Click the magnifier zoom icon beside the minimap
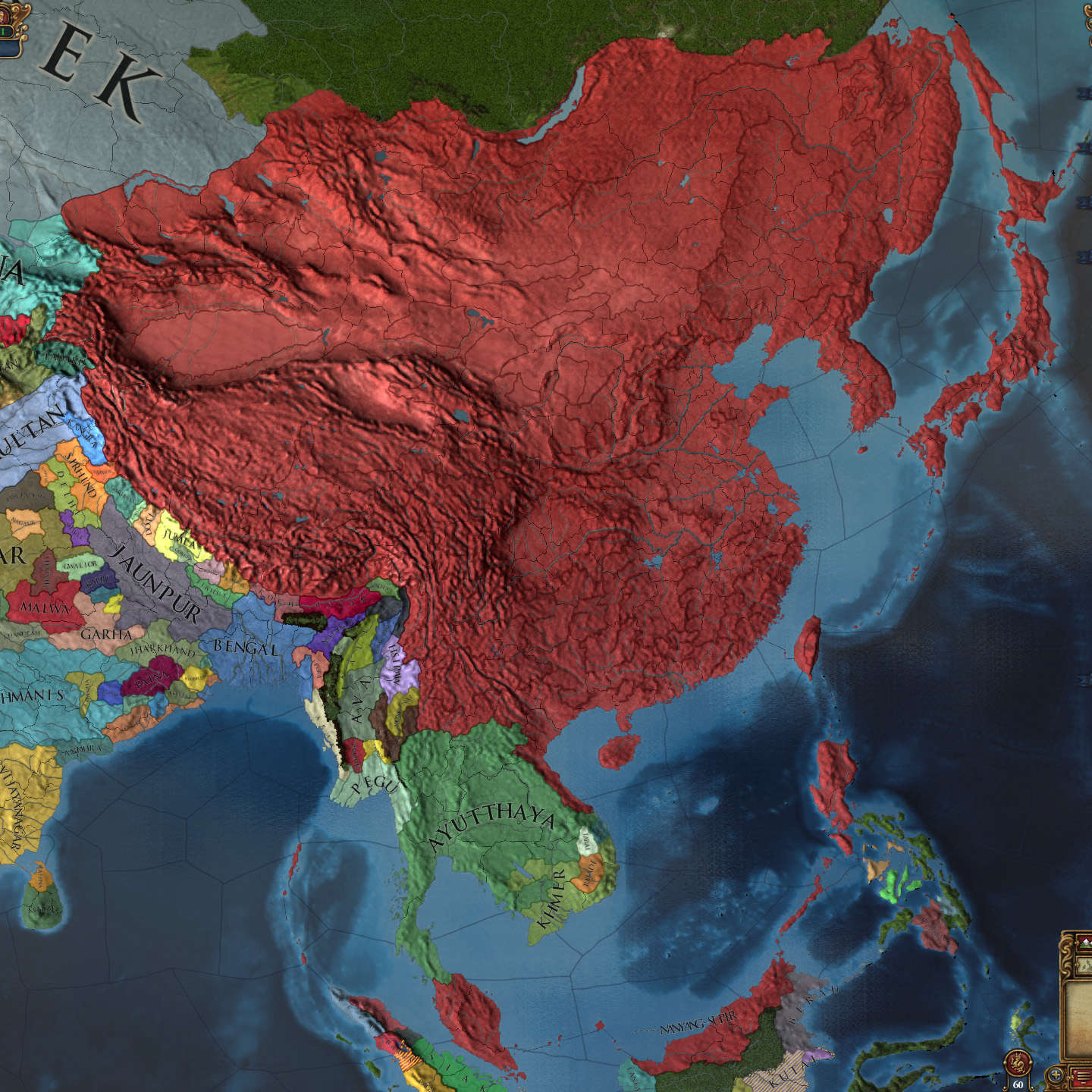 point(1056,1074)
